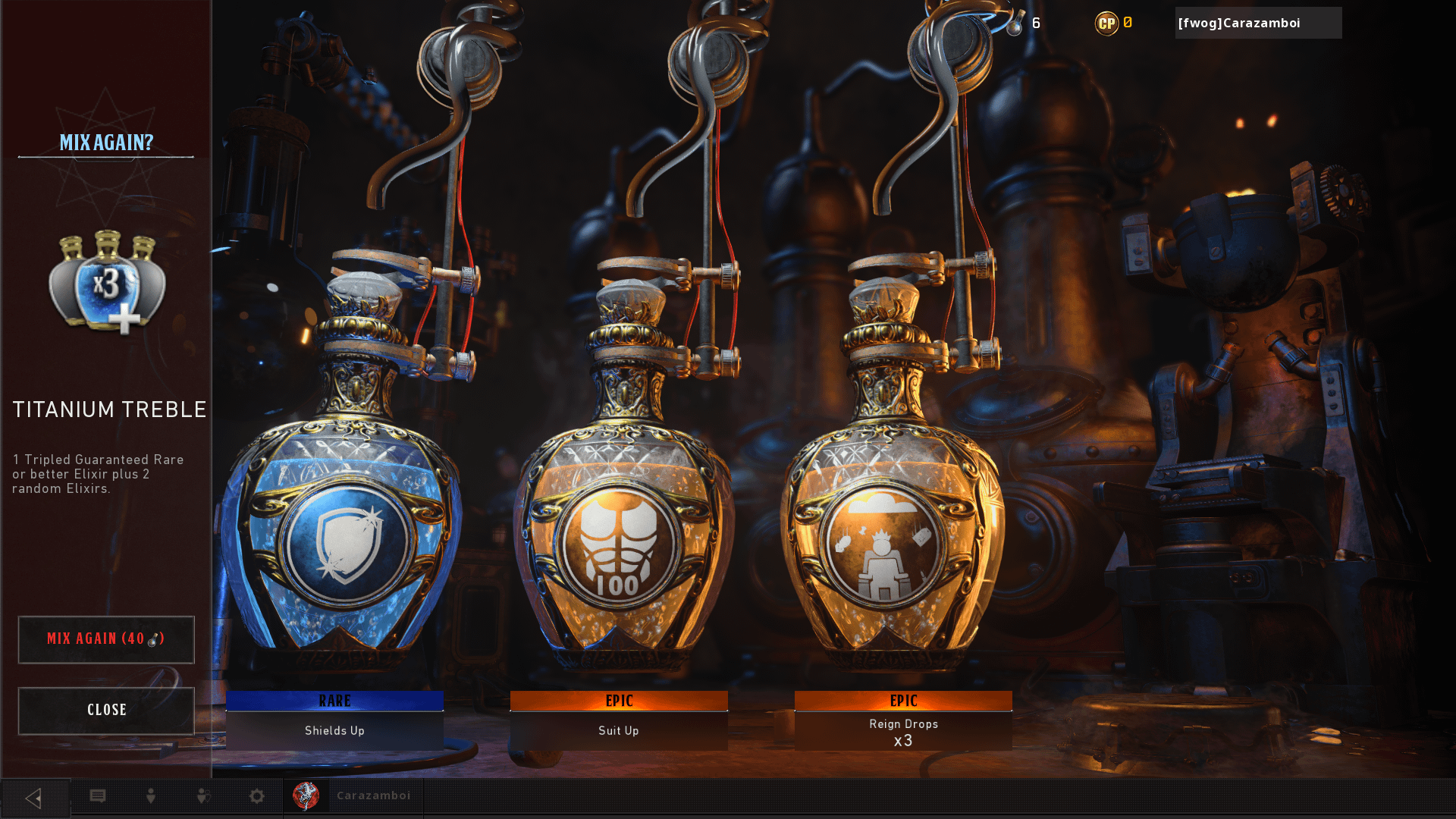This screenshot has width=1456, height=819.
Task: Open the gear settings icon
Action: pos(257,796)
